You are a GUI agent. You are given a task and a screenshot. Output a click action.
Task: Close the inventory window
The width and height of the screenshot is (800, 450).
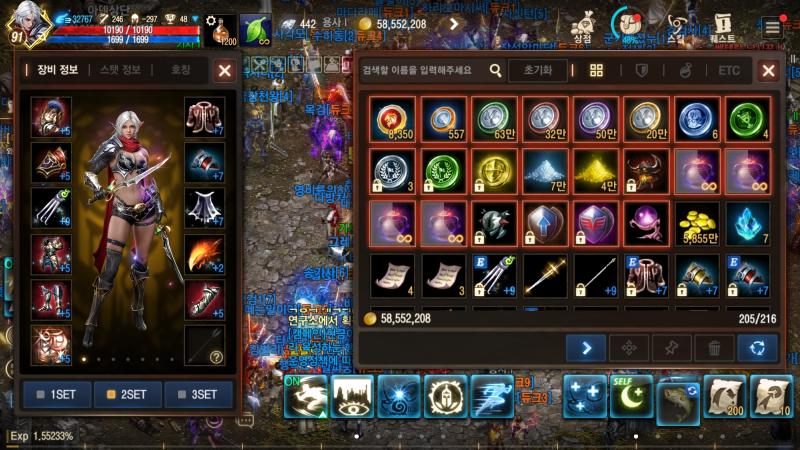pos(768,70)
